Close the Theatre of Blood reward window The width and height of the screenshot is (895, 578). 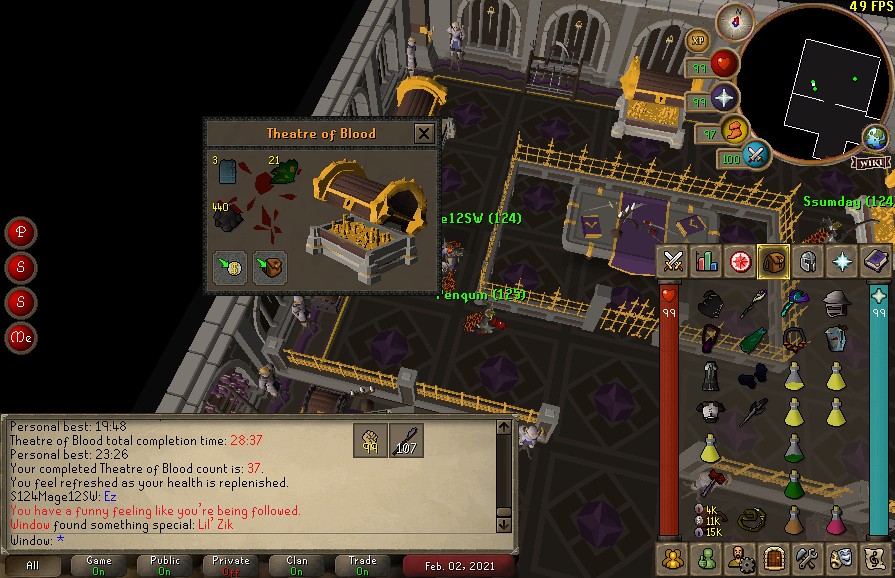(424, 133)
